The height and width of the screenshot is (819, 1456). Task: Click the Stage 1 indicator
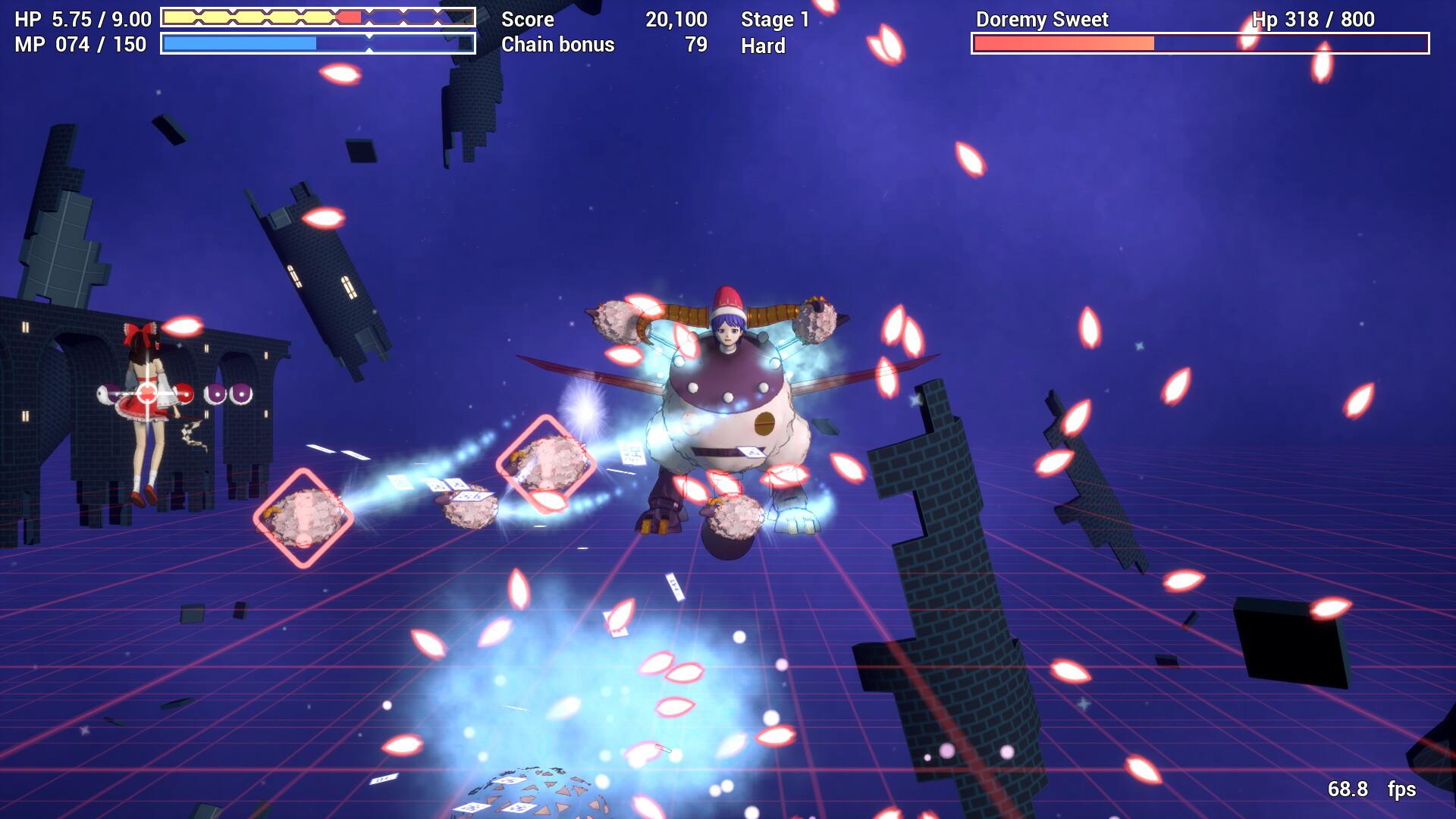point(774,20)
